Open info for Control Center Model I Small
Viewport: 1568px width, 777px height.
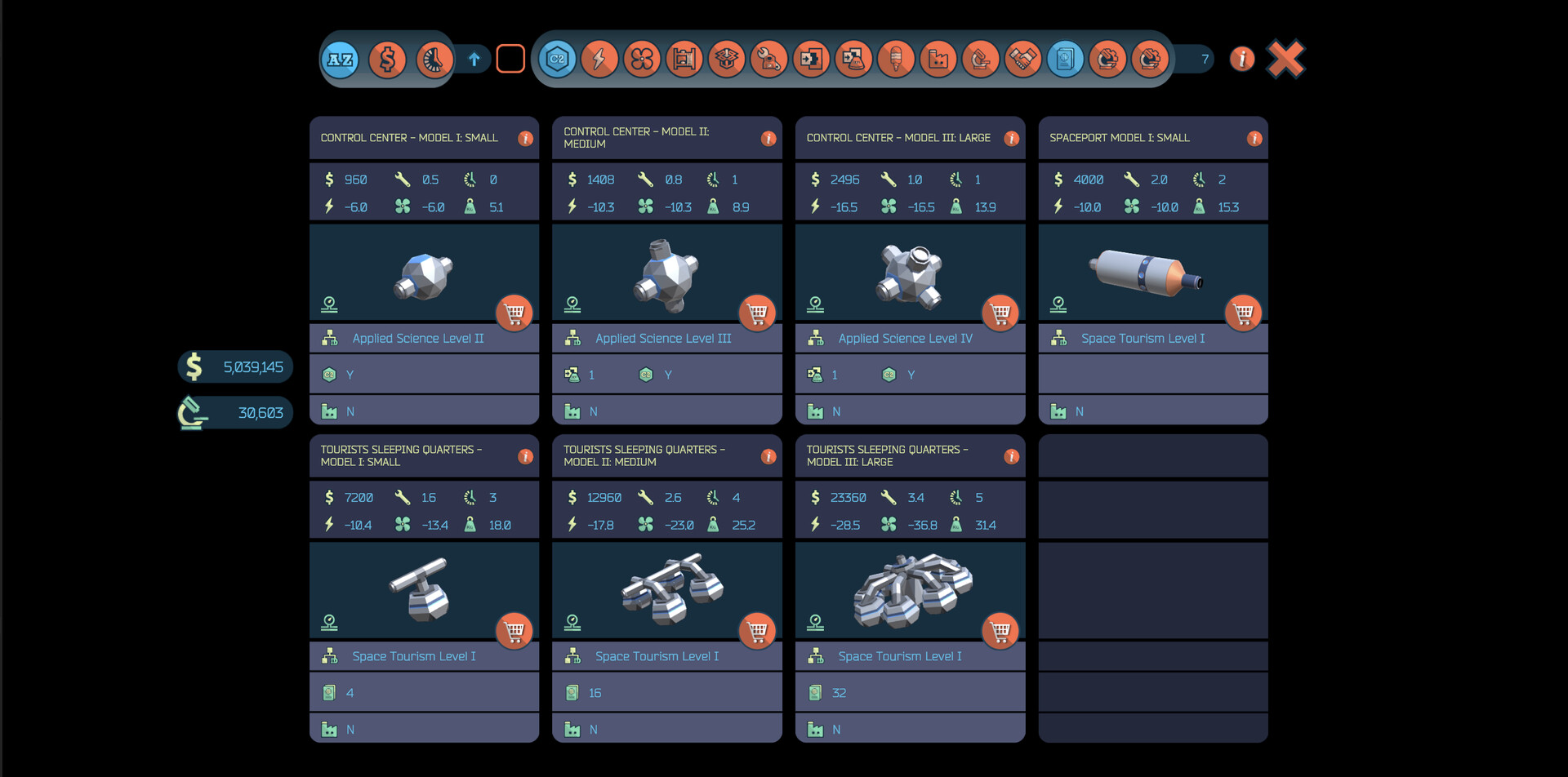pyautogui.click(x=525, y=139)
